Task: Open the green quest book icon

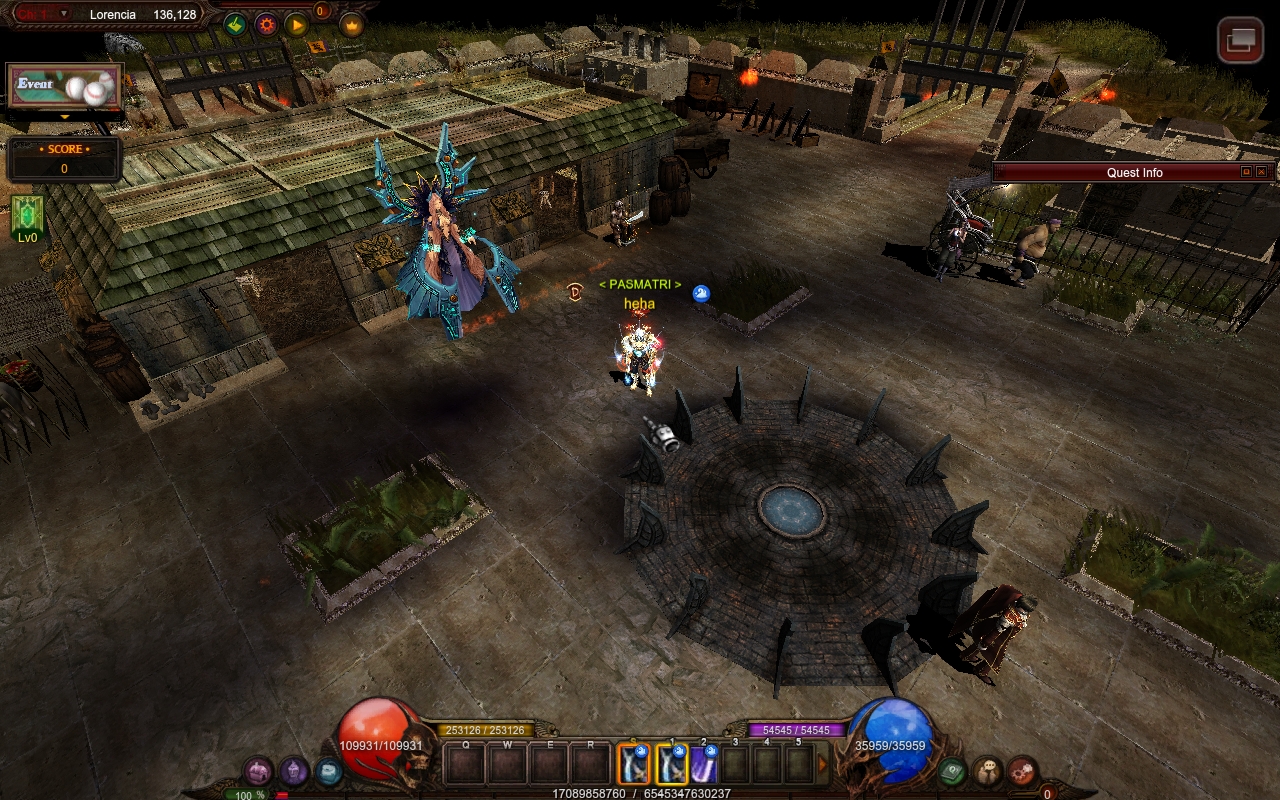Action: pyautogui.click(x=952, y=771)
